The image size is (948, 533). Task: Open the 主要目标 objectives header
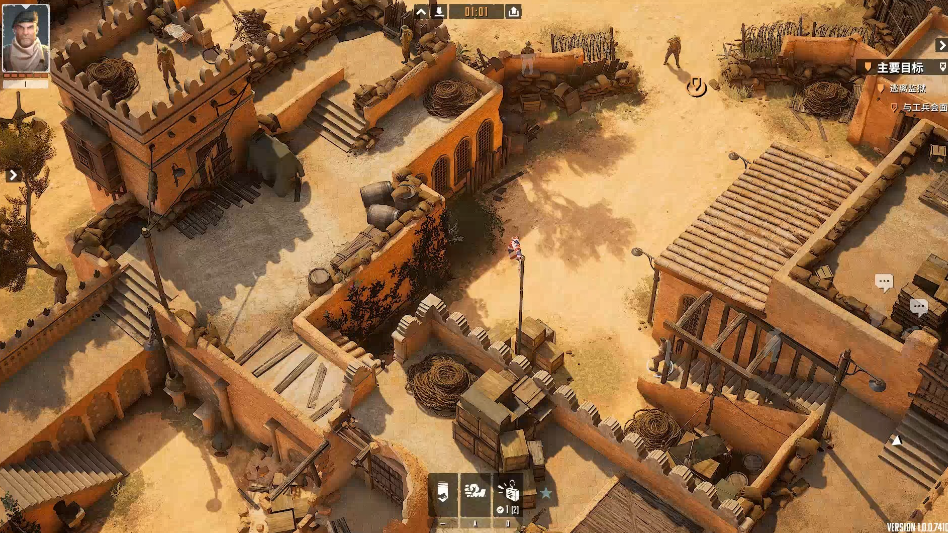coord(900,67)
